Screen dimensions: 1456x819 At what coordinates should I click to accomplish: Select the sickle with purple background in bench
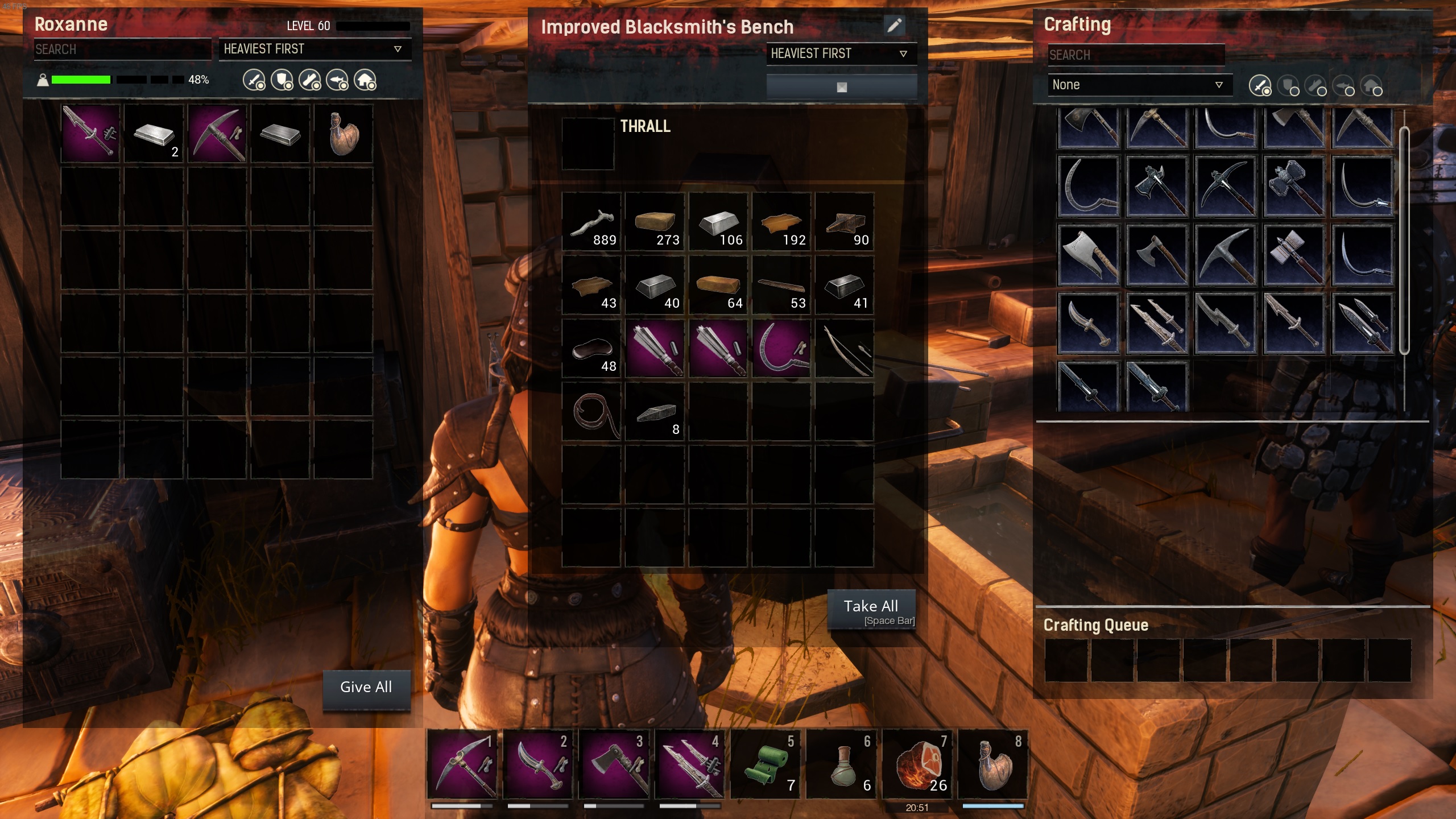(781, 349)
